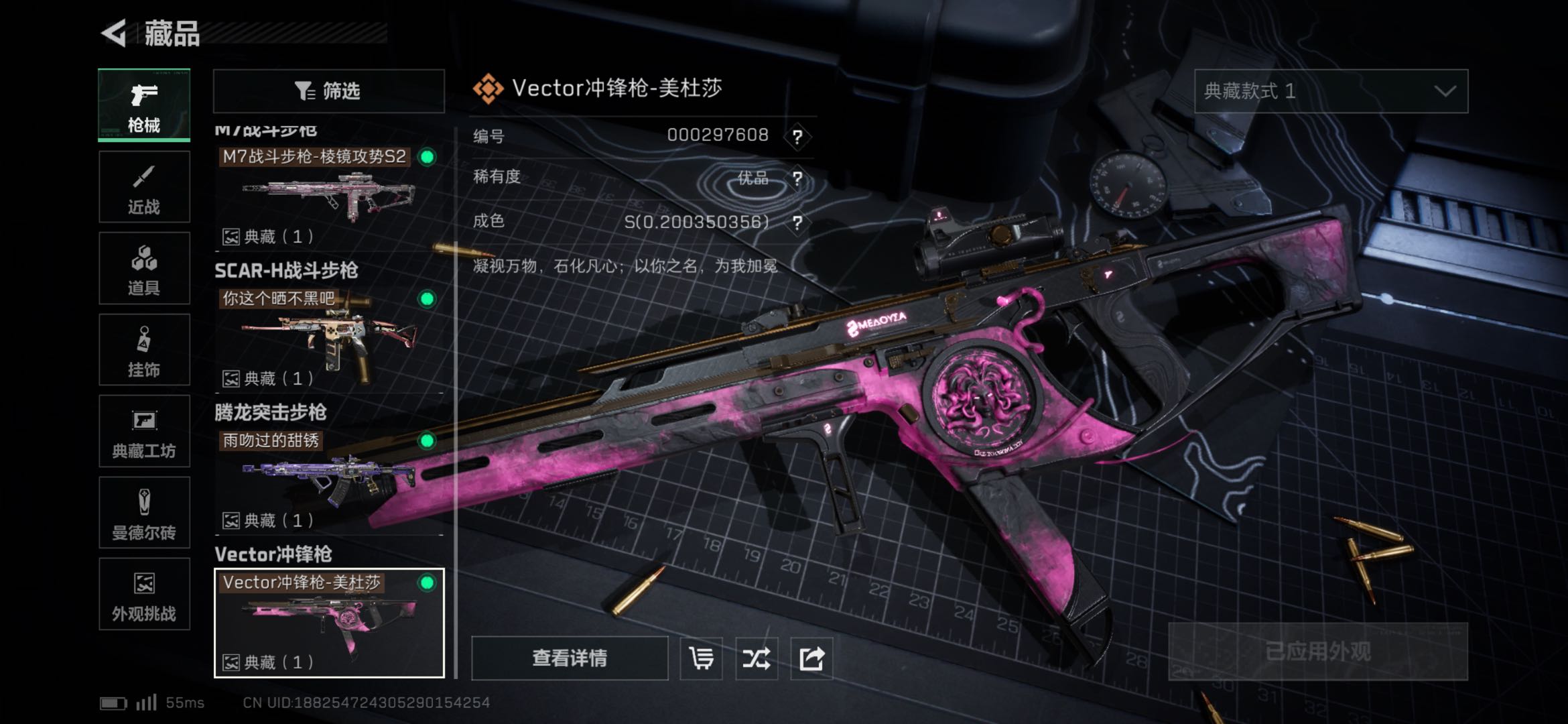Select the 雨吻过的甜锈 rifle skin

coord(328,477)
